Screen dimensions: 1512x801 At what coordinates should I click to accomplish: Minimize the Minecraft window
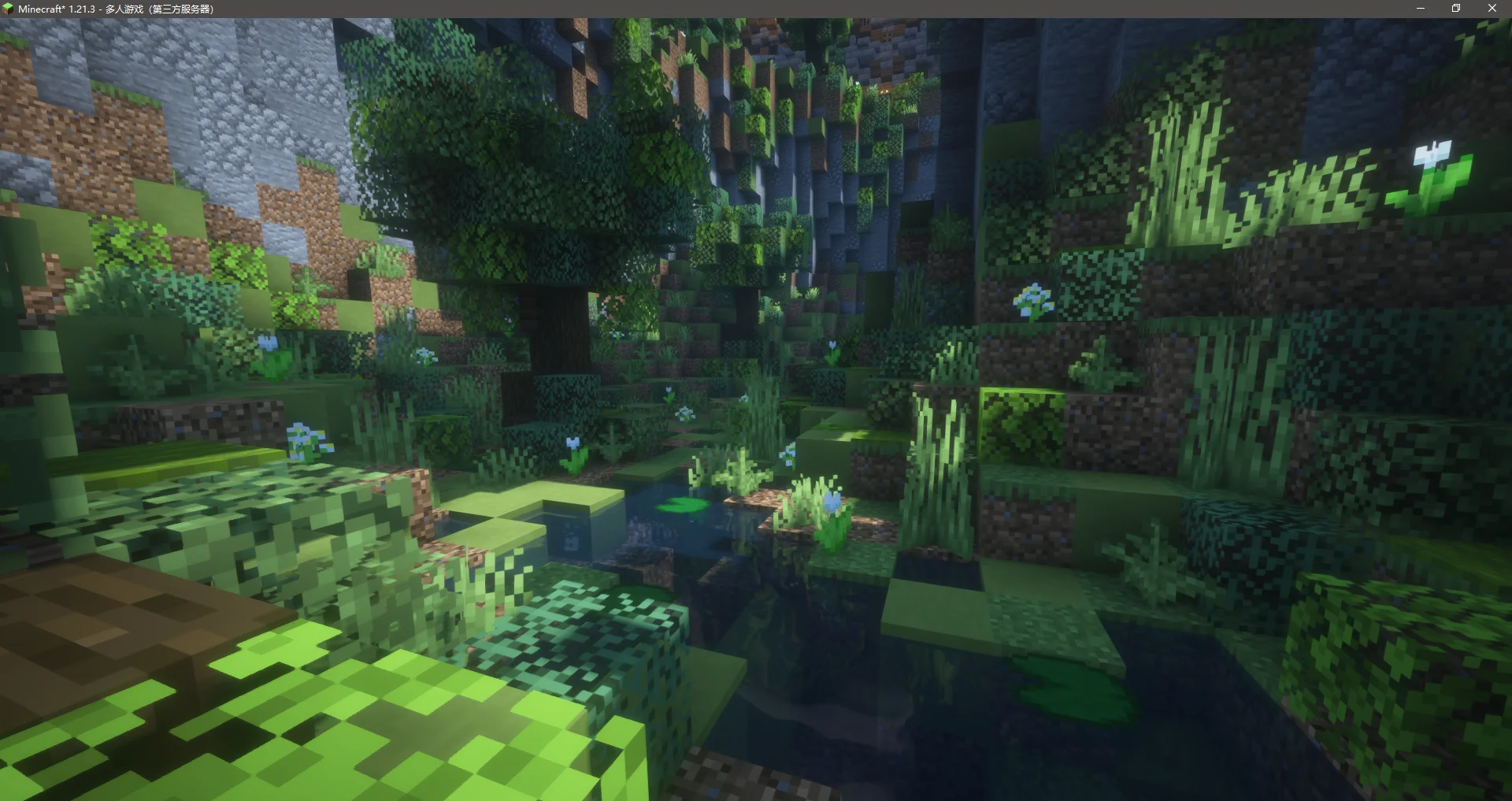[1421, 8]
